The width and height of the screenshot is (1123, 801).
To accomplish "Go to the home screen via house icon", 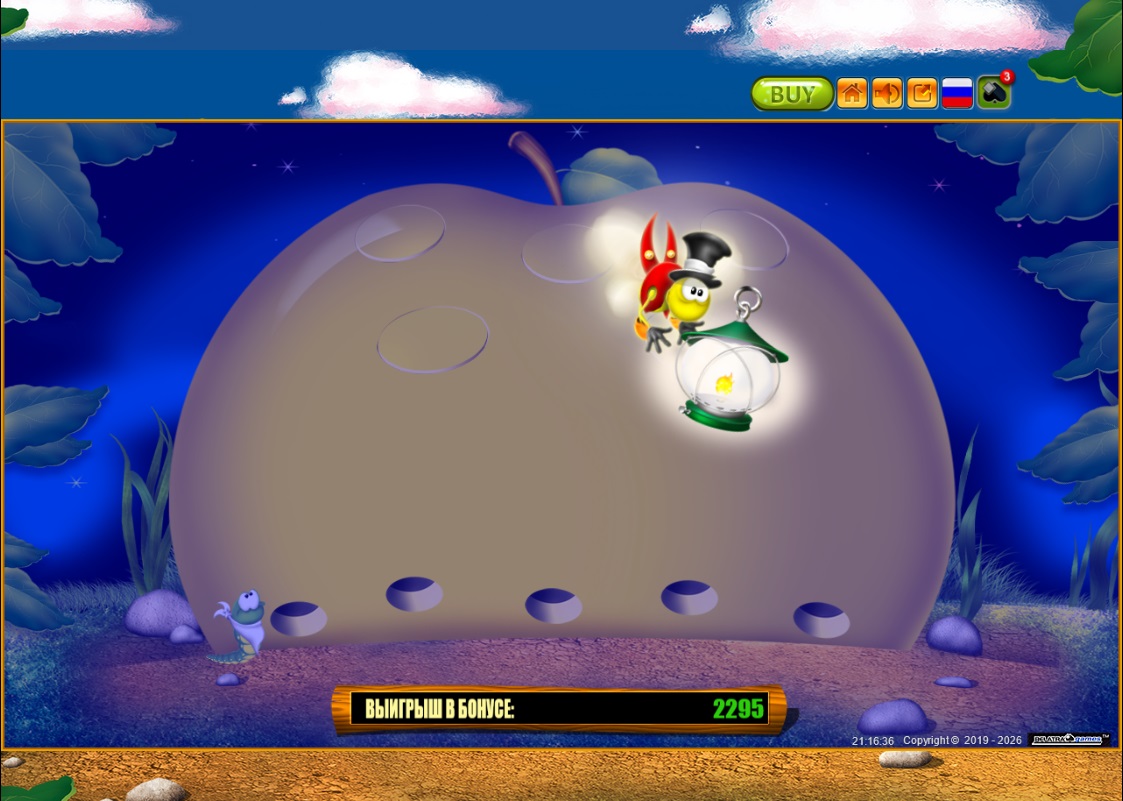I will pos(852,94).
